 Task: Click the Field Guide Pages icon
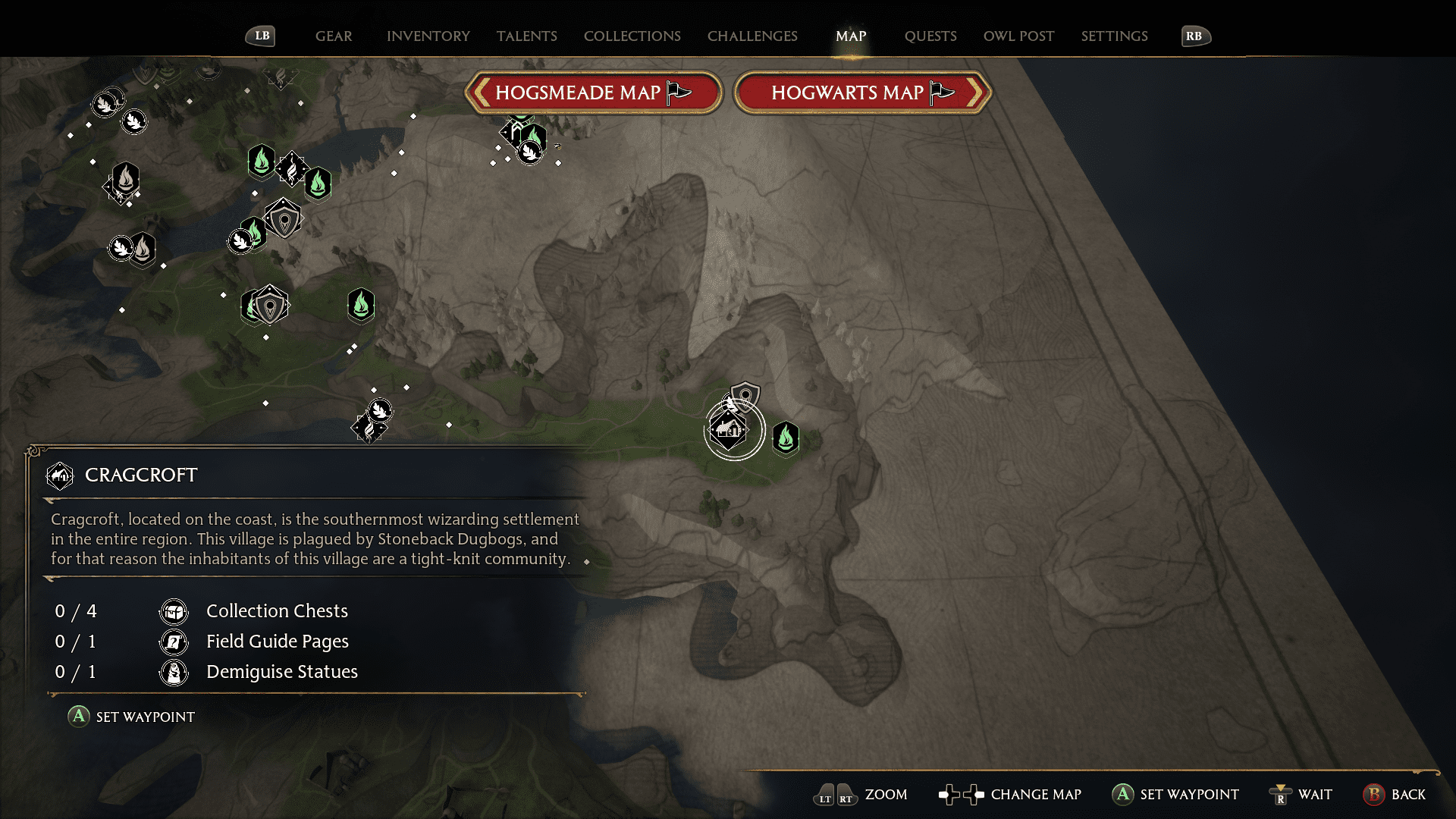pos(174,641)
